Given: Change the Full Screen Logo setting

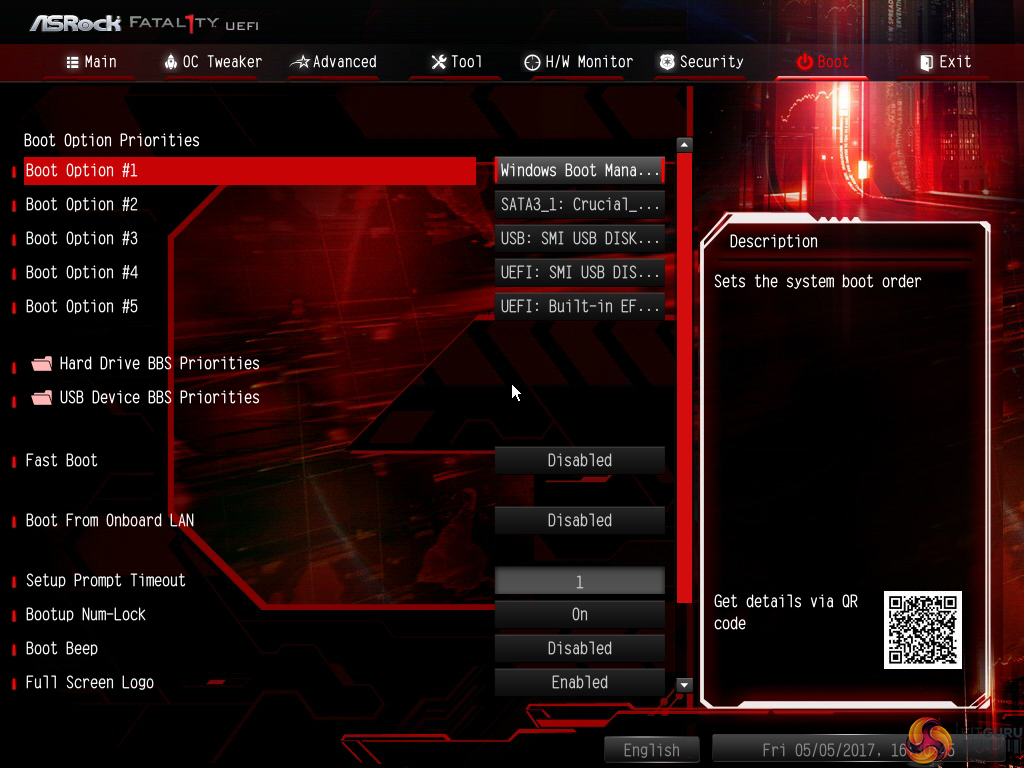Looking at the screenshot, I should pos(580,683).
